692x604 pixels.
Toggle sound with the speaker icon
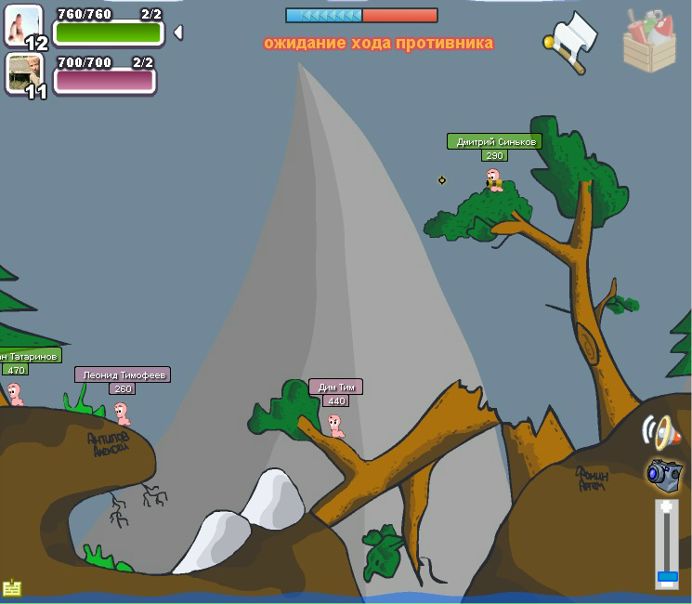660,432
